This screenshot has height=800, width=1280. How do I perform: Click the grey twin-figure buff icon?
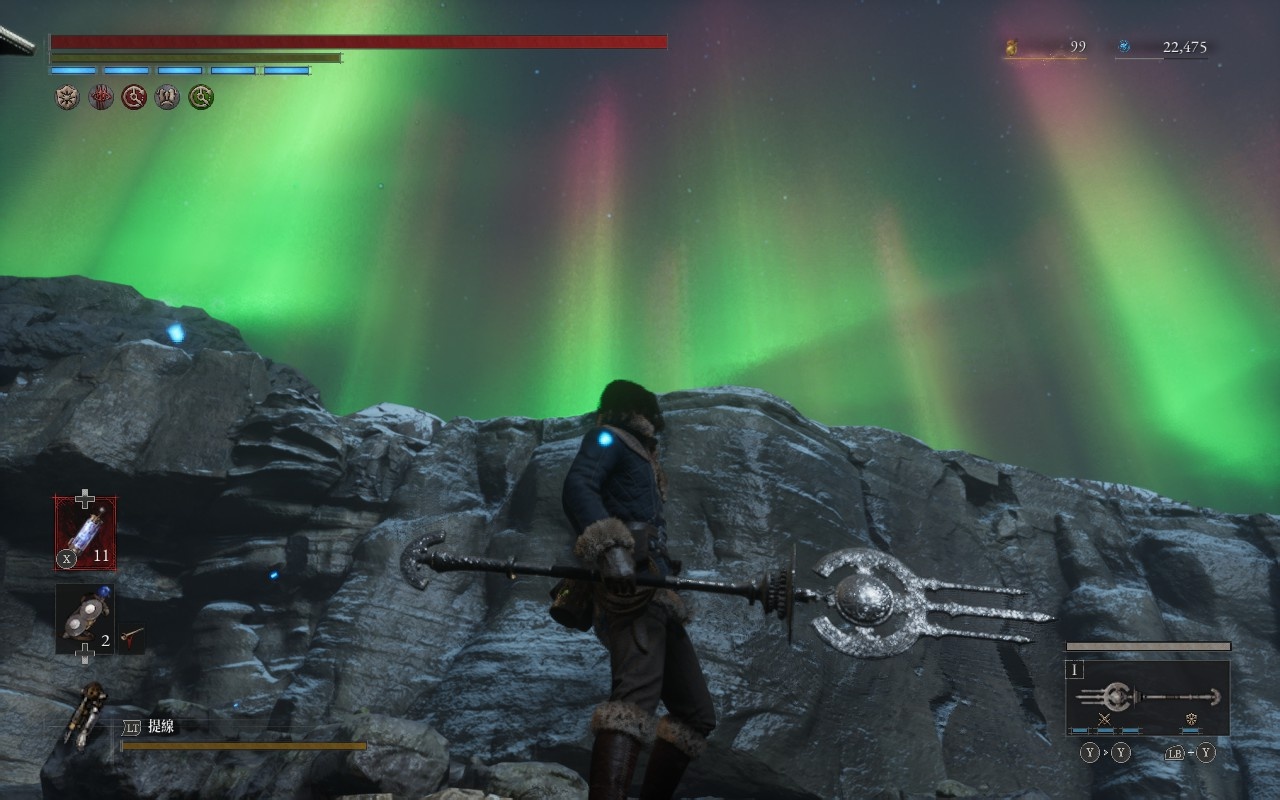tap(167, 97)
